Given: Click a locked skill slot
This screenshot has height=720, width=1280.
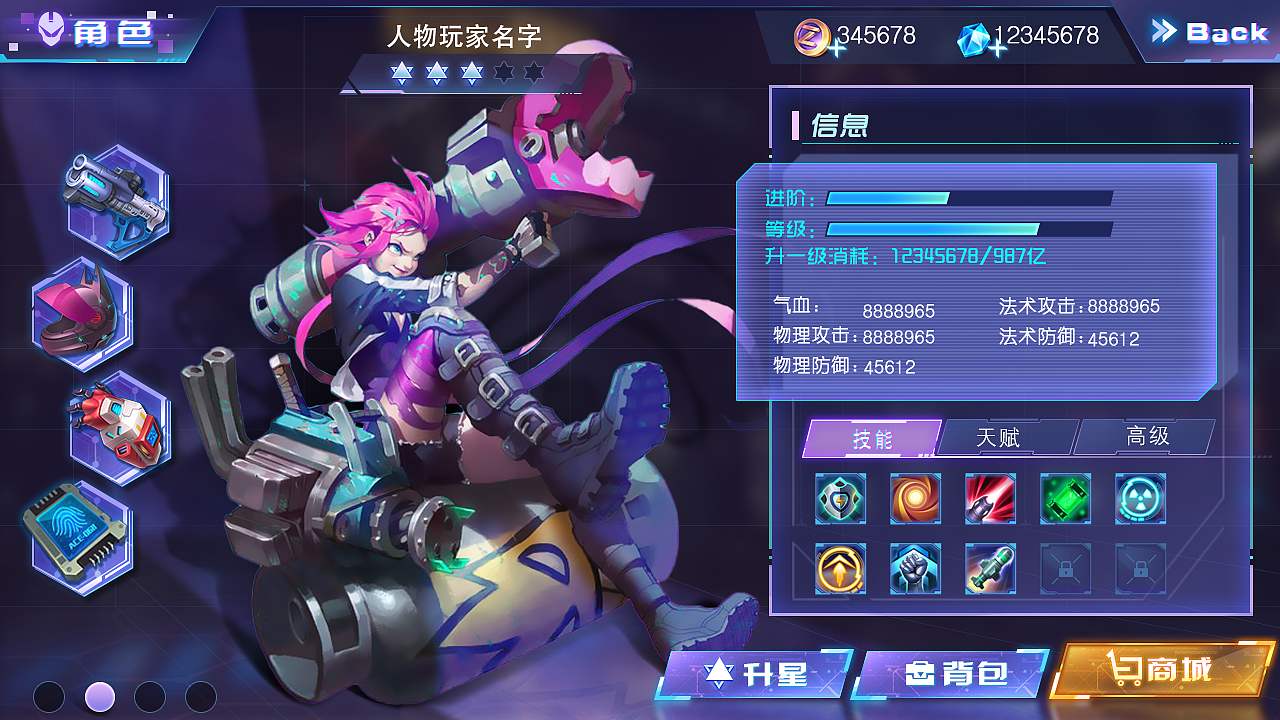Looking at the screenshot, I should click(x=1065, y=570).
